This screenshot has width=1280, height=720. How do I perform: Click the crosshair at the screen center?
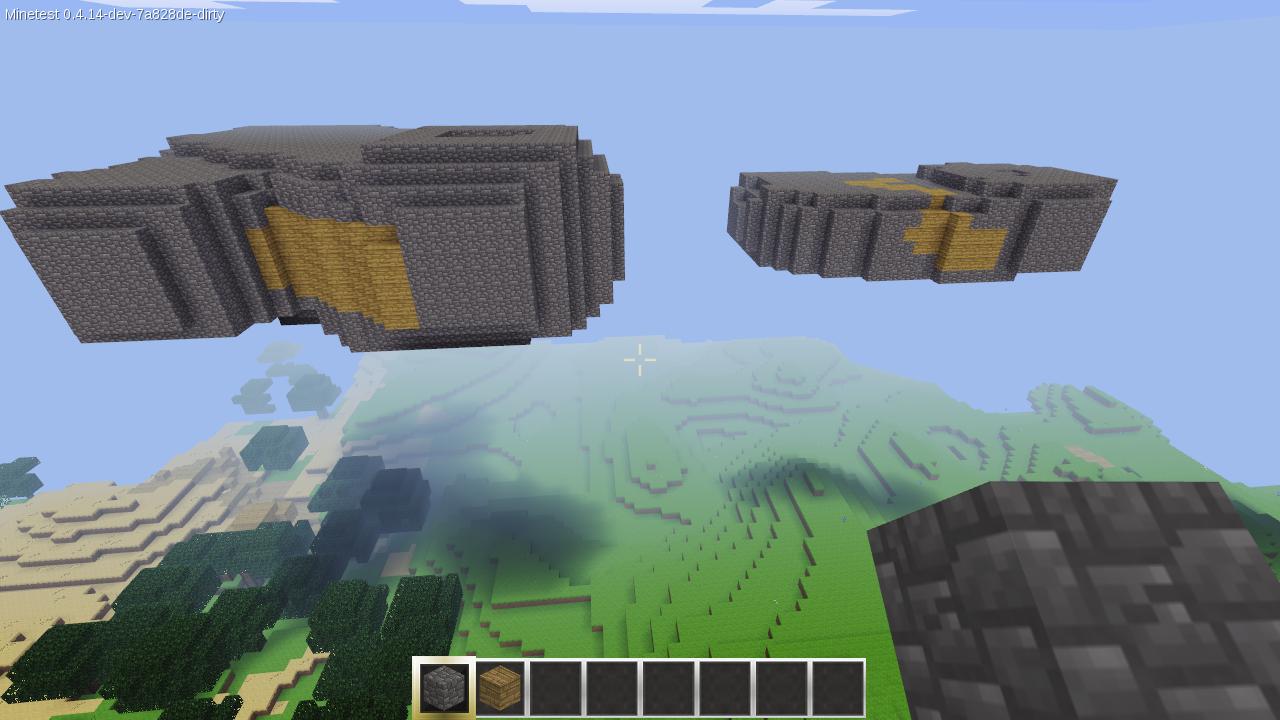(x=639, y=358)
